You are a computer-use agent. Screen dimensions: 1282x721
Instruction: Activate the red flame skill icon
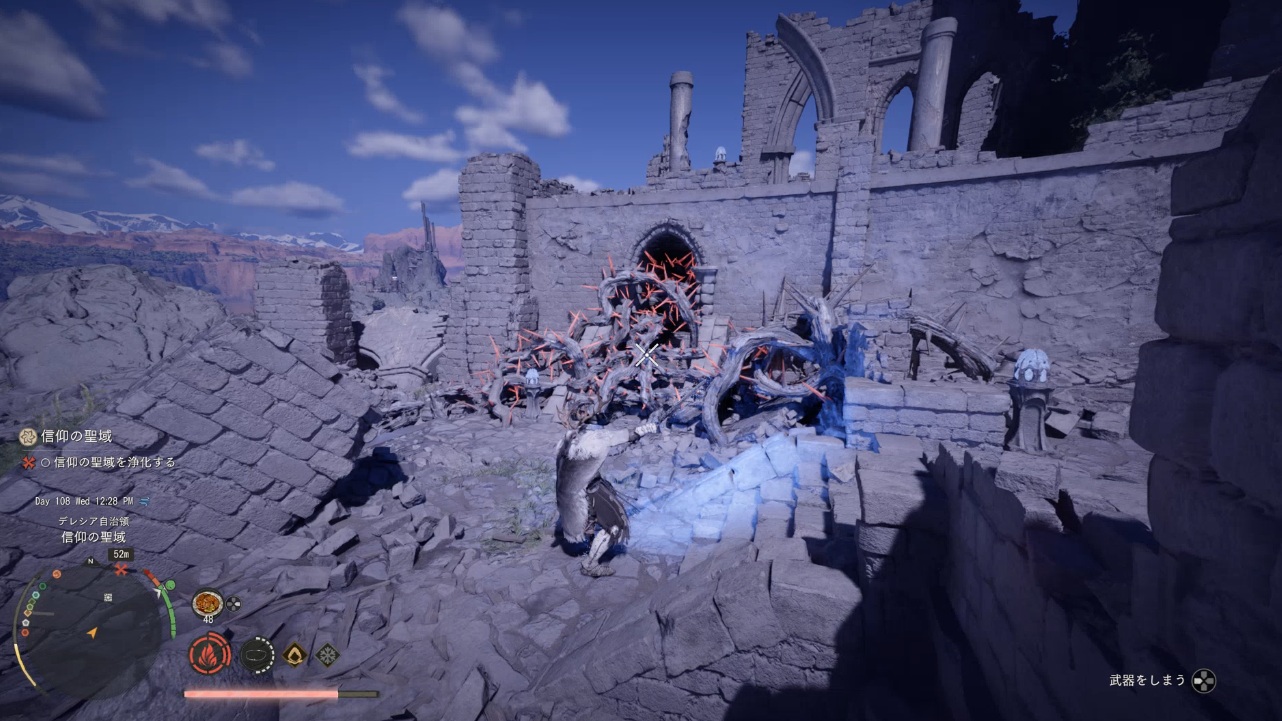pos(210,654)
